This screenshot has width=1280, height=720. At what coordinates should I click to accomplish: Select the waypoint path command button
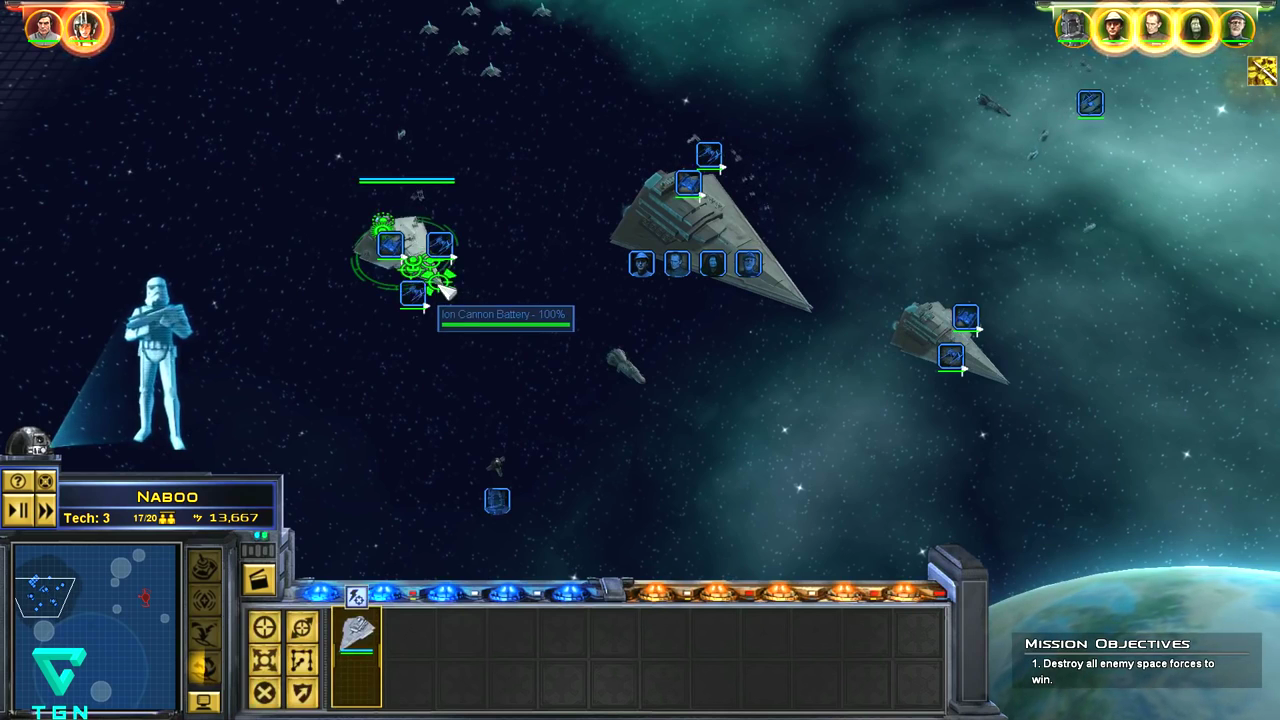(x=302, y=660)
